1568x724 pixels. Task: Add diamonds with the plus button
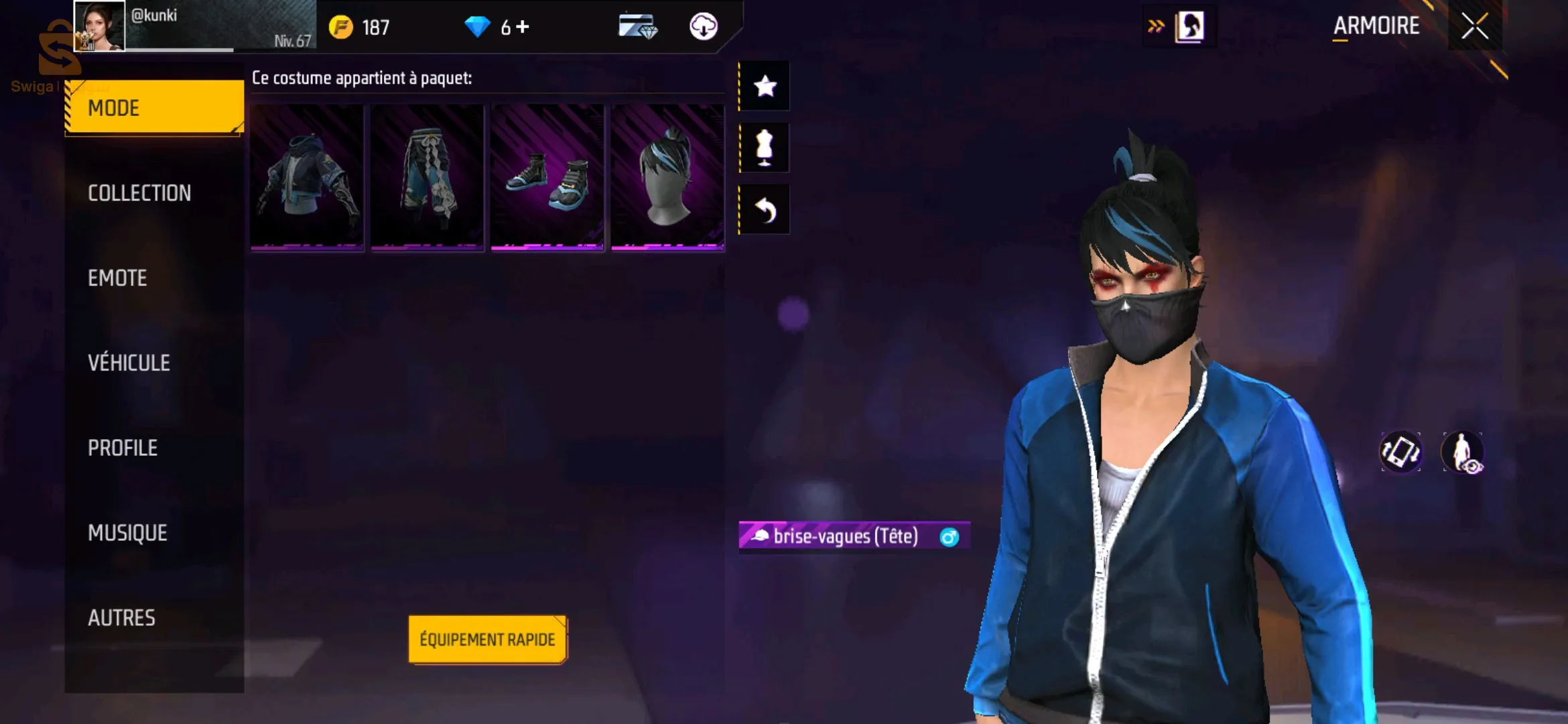pyautogui.click(x=523, y=27)
